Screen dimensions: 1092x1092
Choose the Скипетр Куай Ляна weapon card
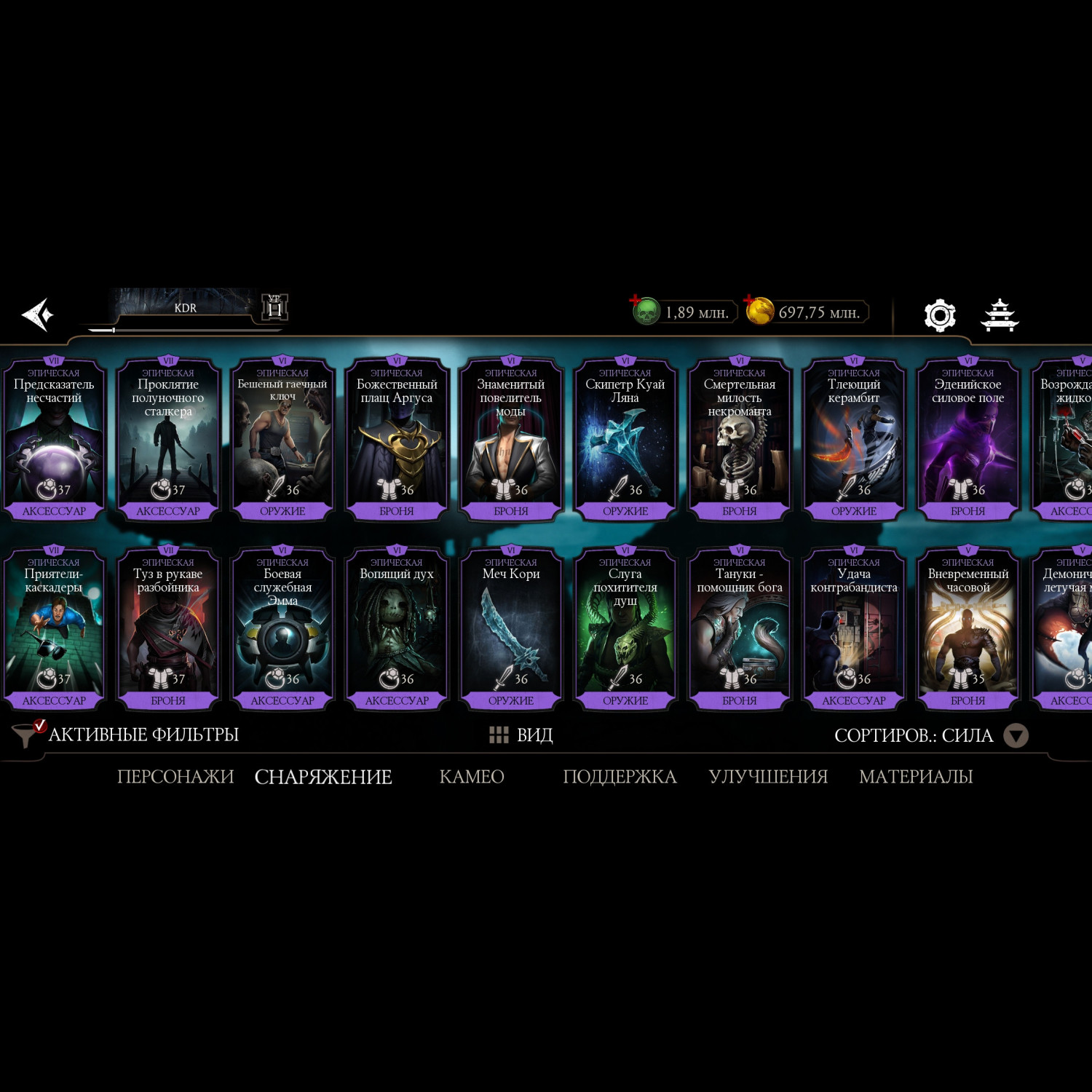625,438
